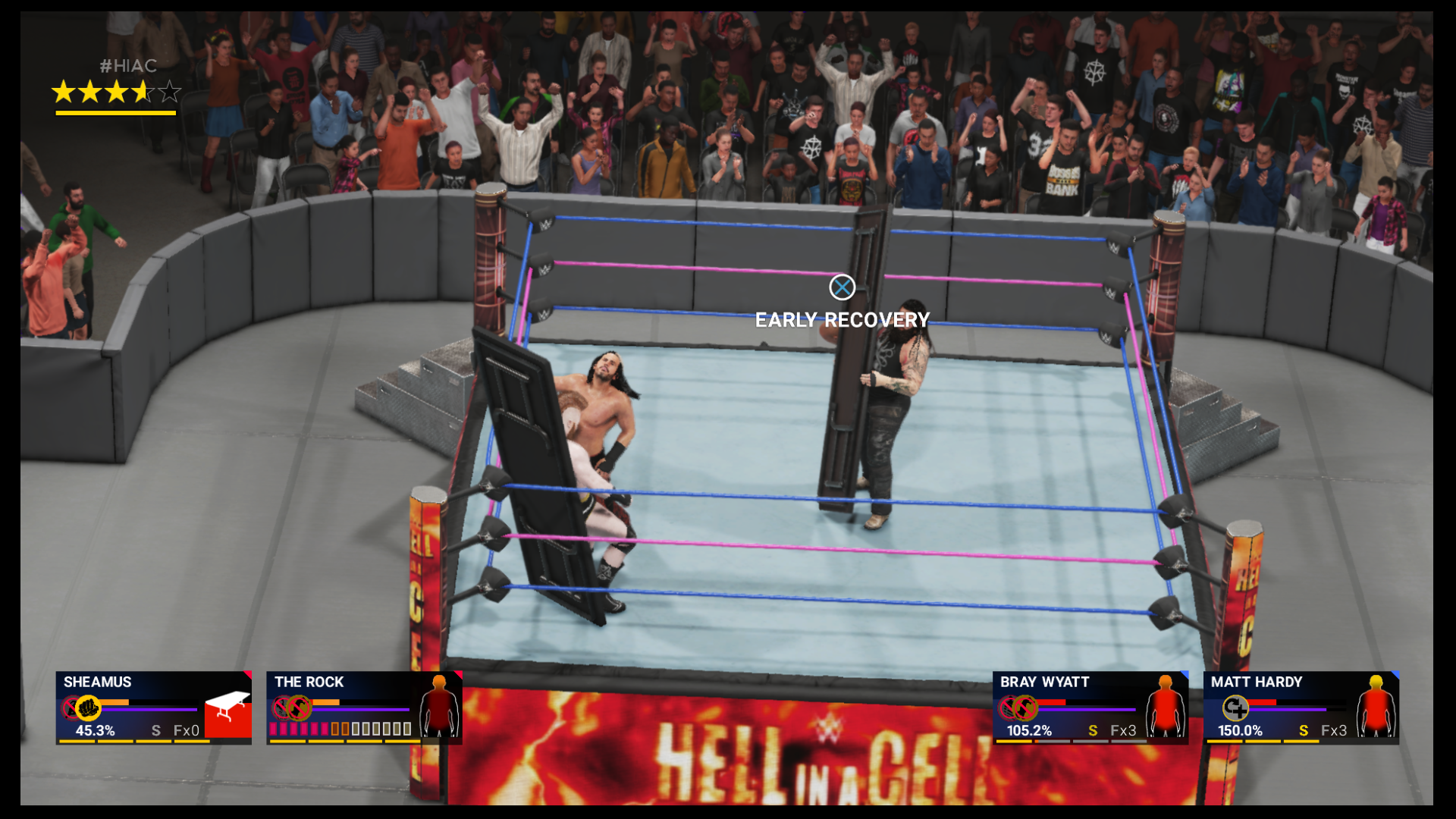Image resolution: width=1456 pixels, height=819 pixels.
Task: Select Bray Wyatt's crossed-out eagle debuff icon
Action: coord(1026,707)
